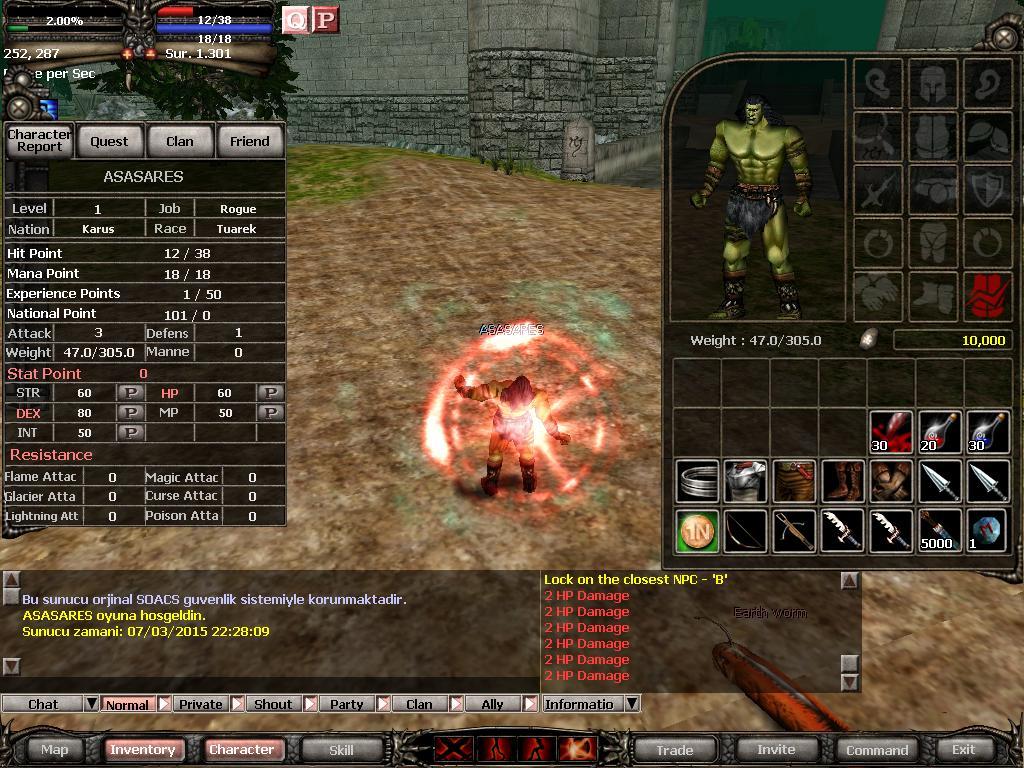Open the Clan tab in character panel

[180, 141]
